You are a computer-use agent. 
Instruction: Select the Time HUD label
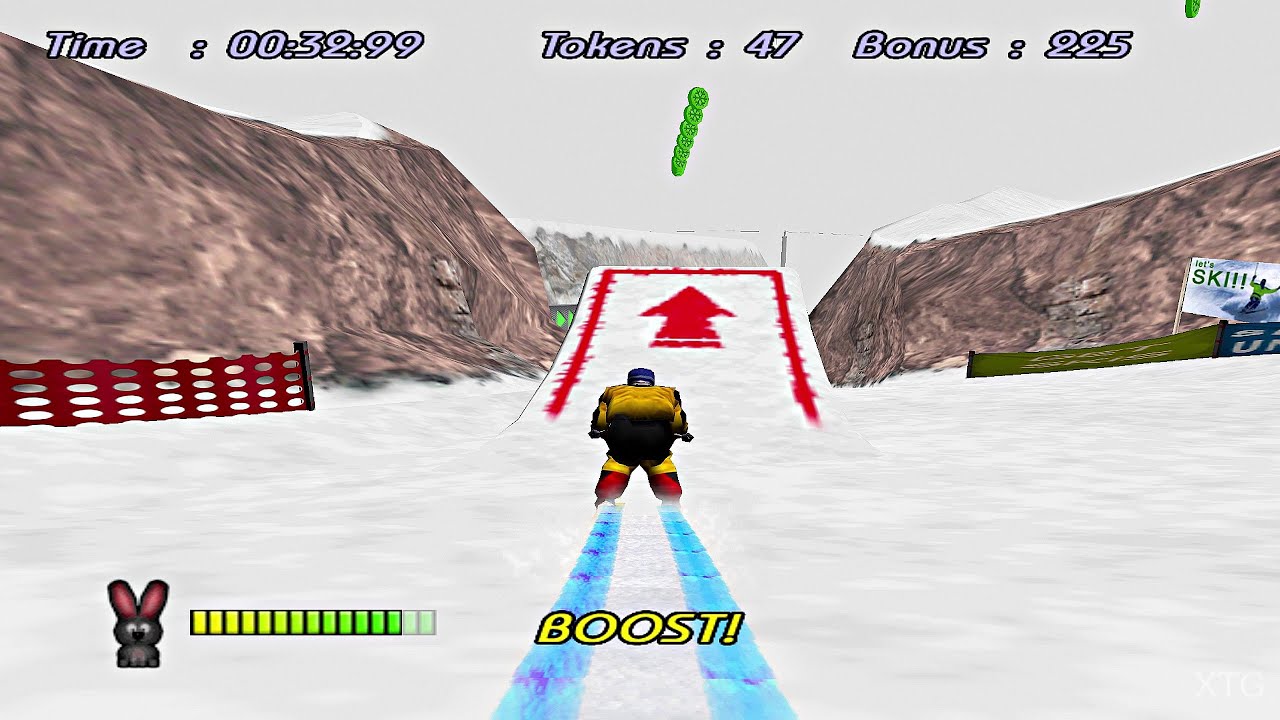[x=95, y=45]
